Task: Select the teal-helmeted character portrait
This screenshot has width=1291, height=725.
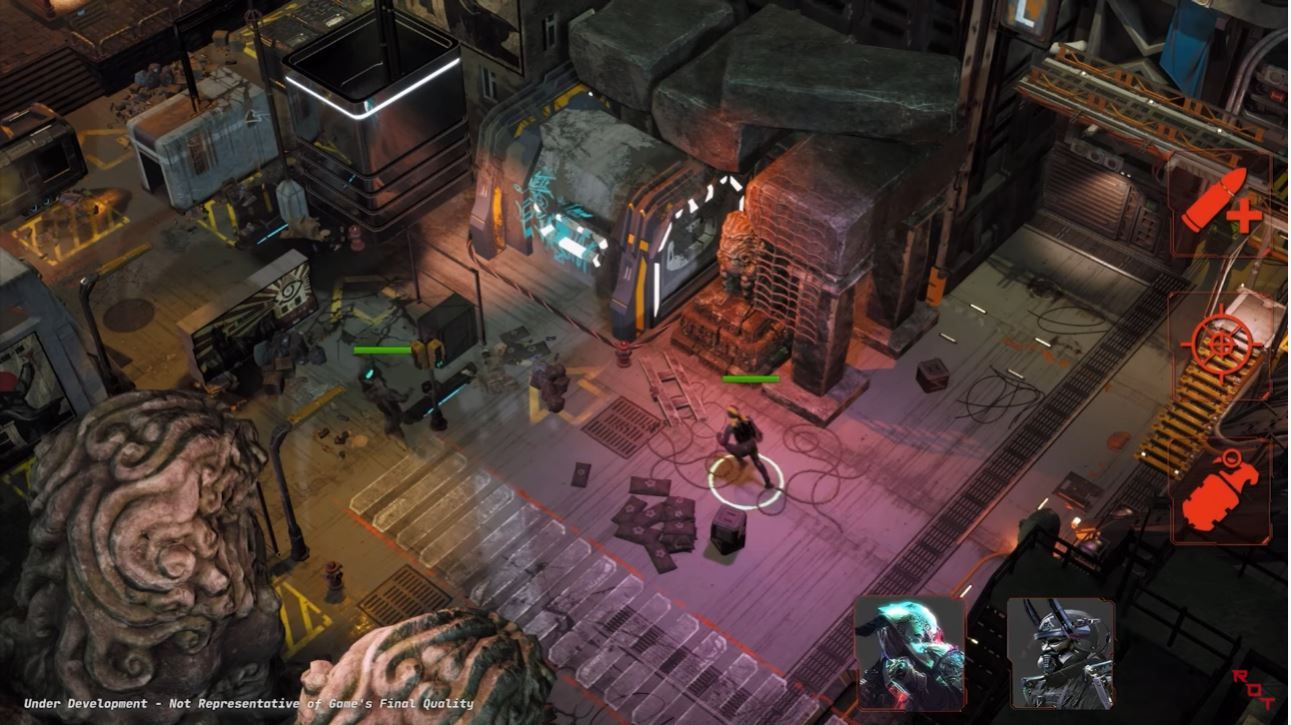Action: [x=909, y=653]
